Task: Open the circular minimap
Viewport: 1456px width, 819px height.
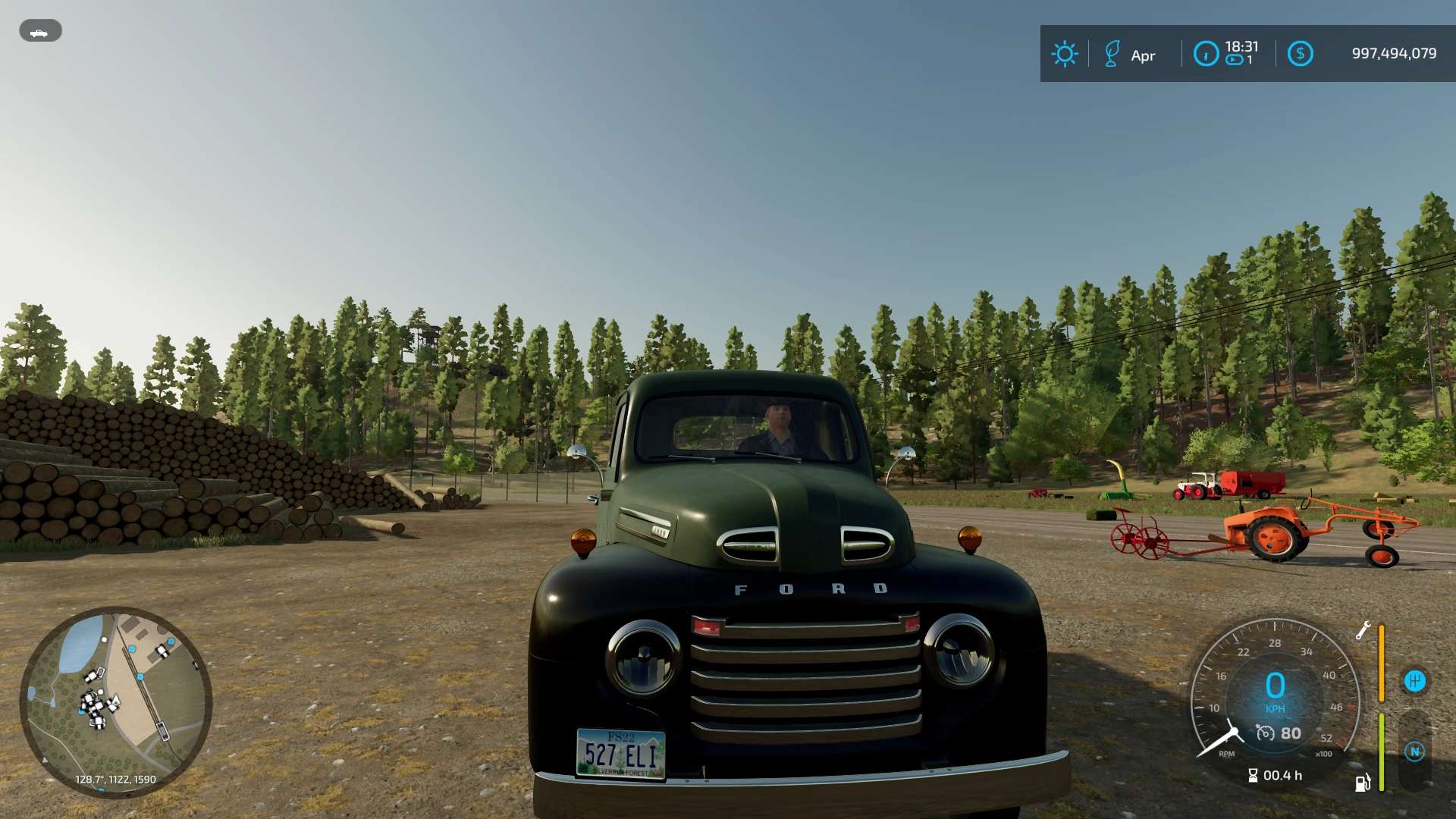Action: [x=116, y=701]
